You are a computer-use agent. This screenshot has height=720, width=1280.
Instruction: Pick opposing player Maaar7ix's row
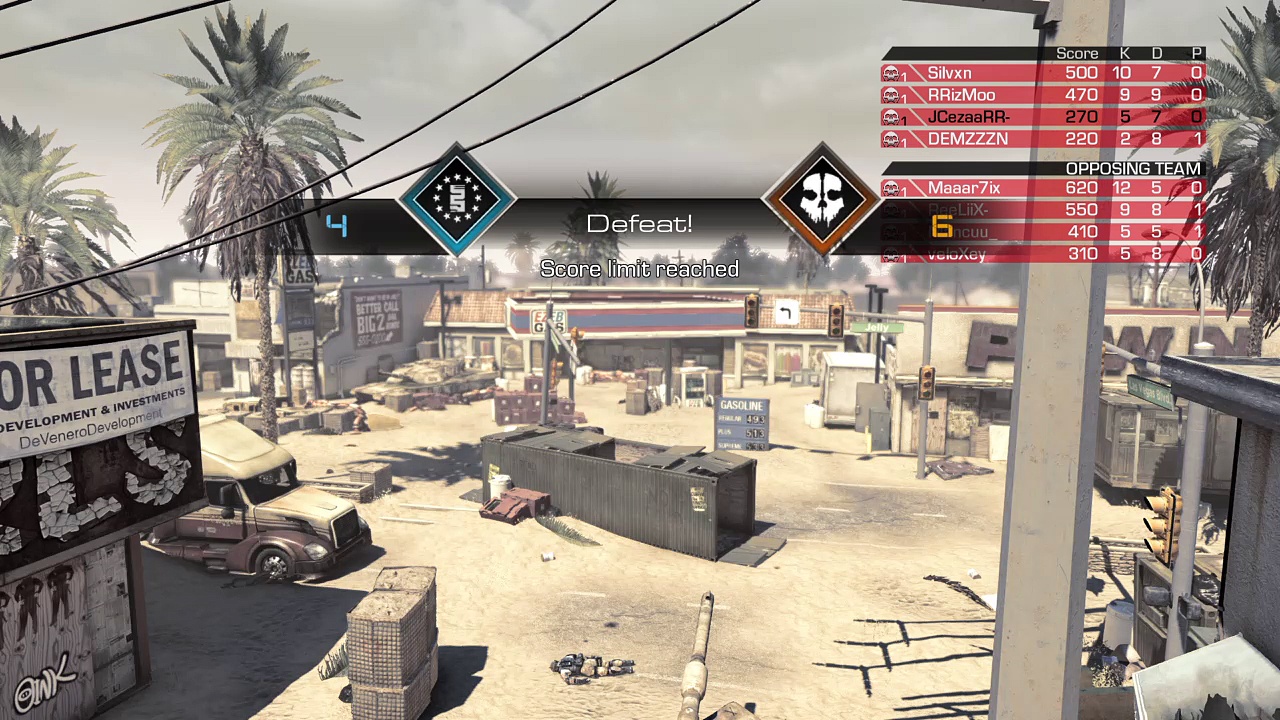point(1042,188)
